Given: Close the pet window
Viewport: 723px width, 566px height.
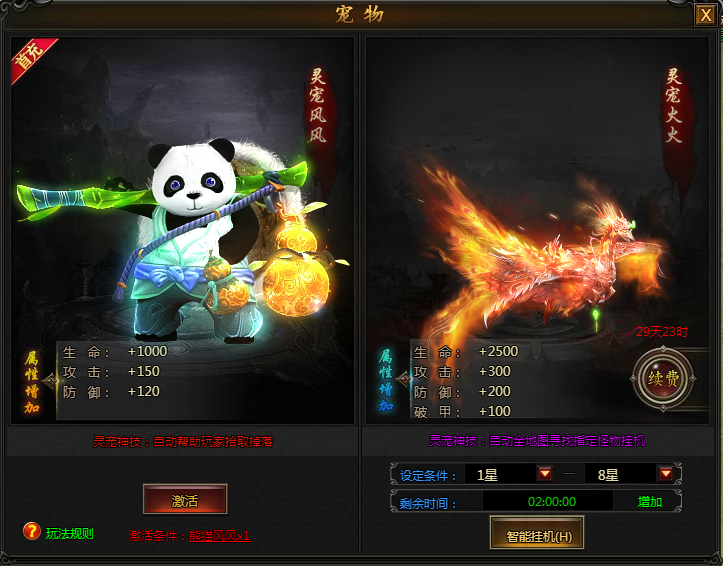Looking at the screenshot, I should tap(706, 15).
